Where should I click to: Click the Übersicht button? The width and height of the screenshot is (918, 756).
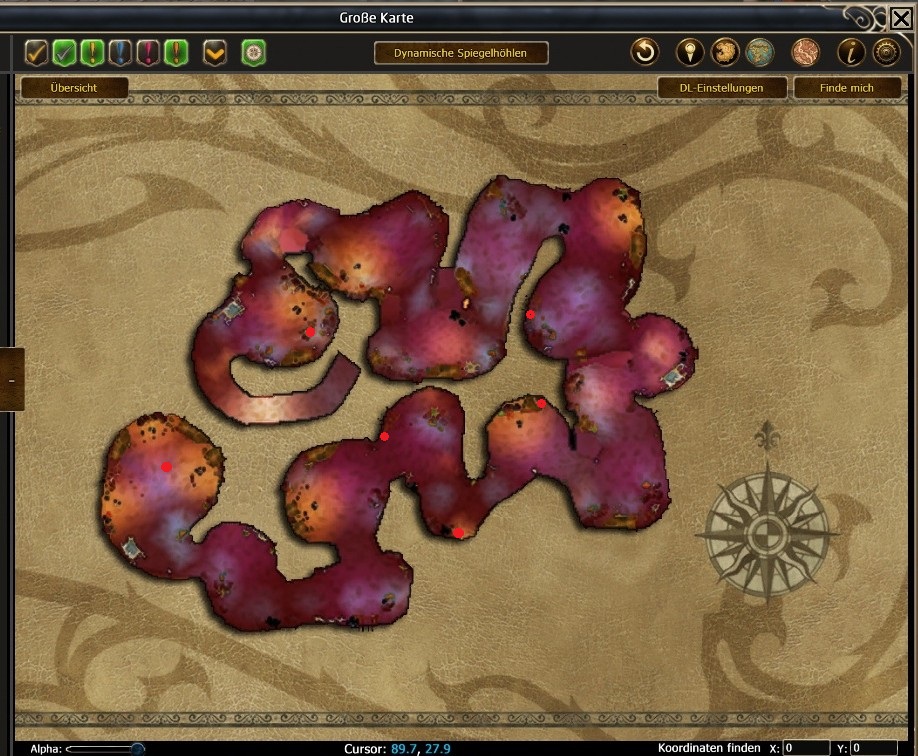click(75, 88)
